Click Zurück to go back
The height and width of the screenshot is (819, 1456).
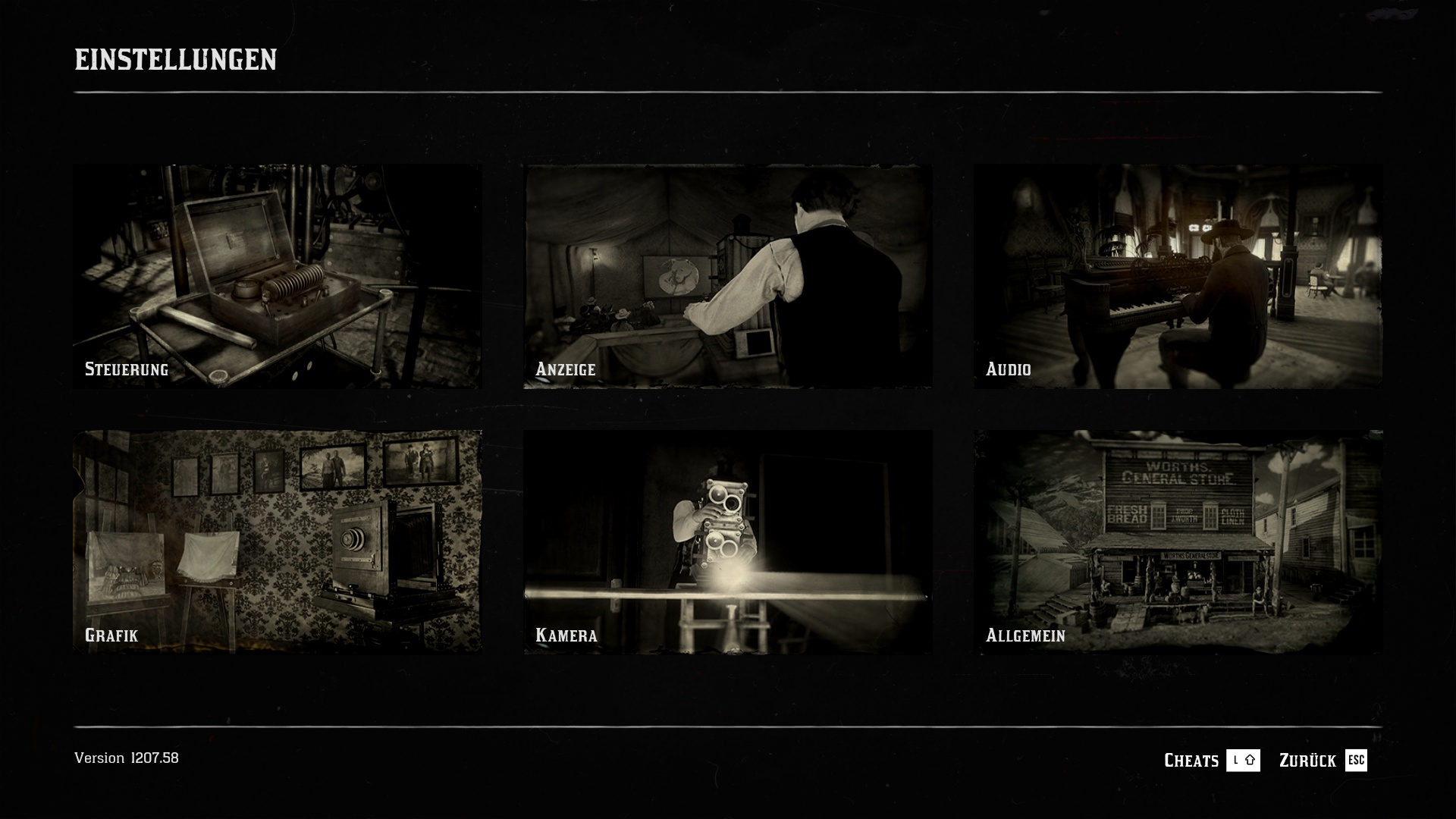(1308, 761)
